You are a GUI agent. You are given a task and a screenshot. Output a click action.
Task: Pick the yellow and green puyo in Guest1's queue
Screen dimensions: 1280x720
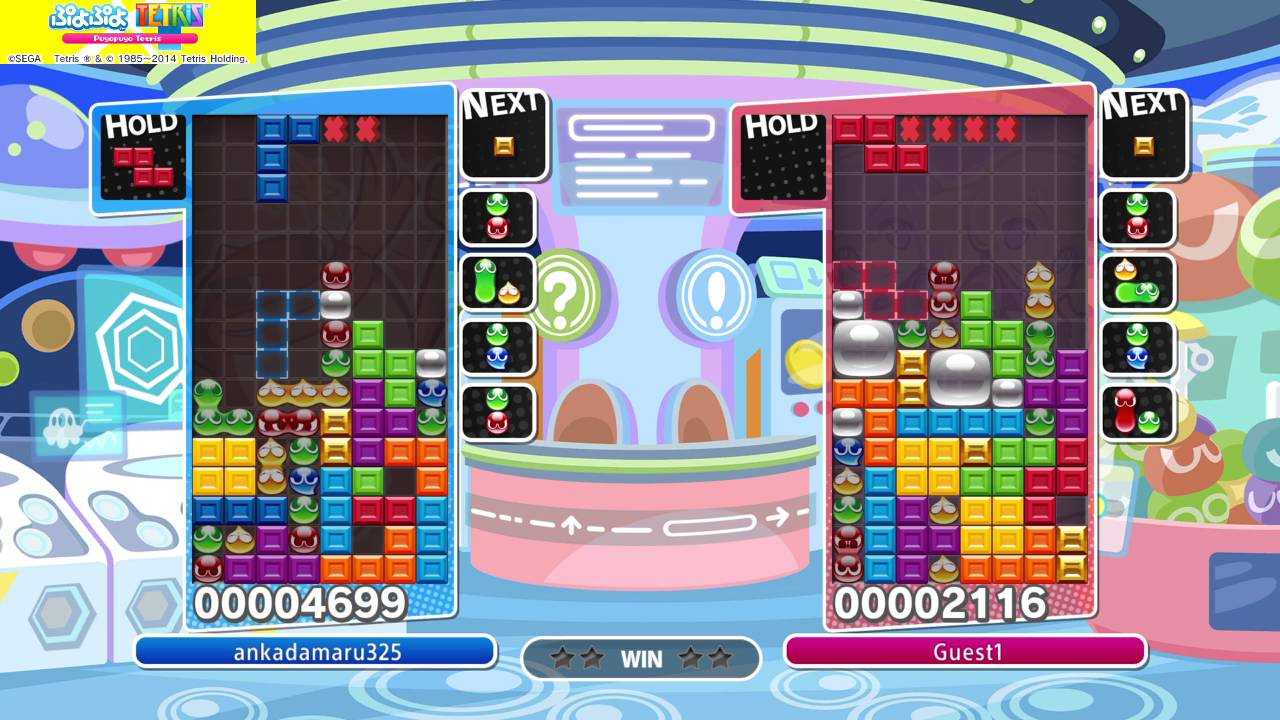click(1138, 282)
